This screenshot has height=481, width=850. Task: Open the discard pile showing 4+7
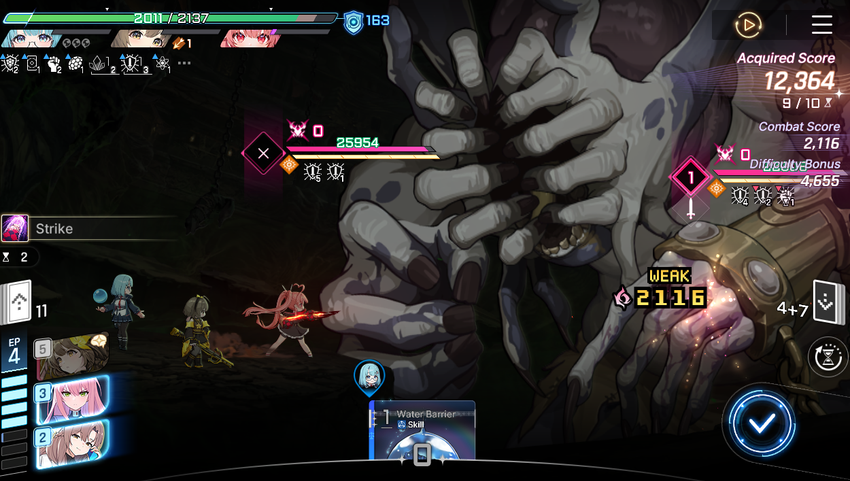click(826, 302)
